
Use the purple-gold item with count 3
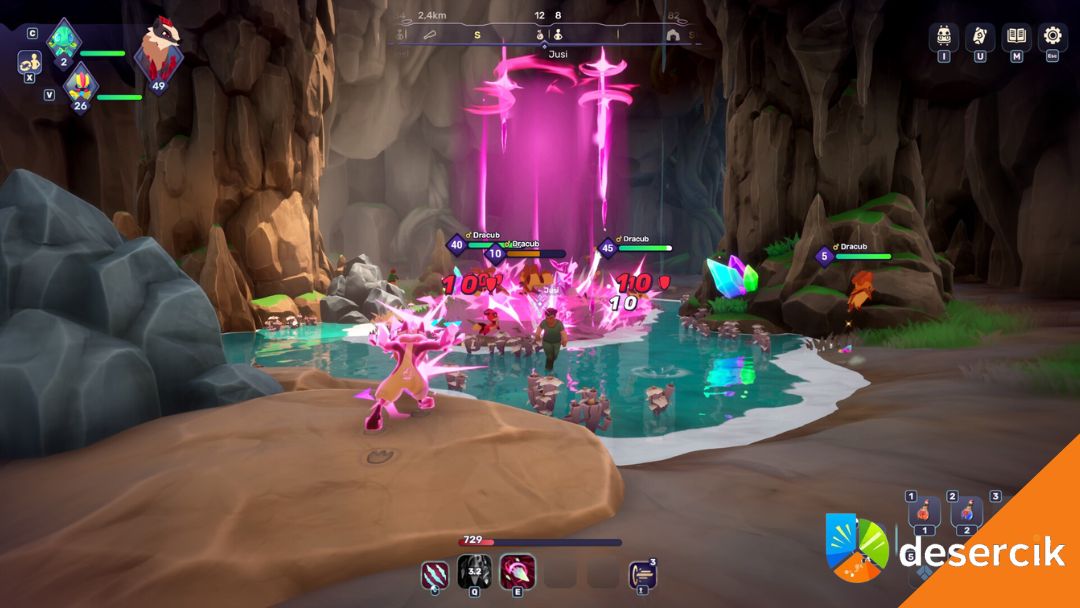[643, 575]
